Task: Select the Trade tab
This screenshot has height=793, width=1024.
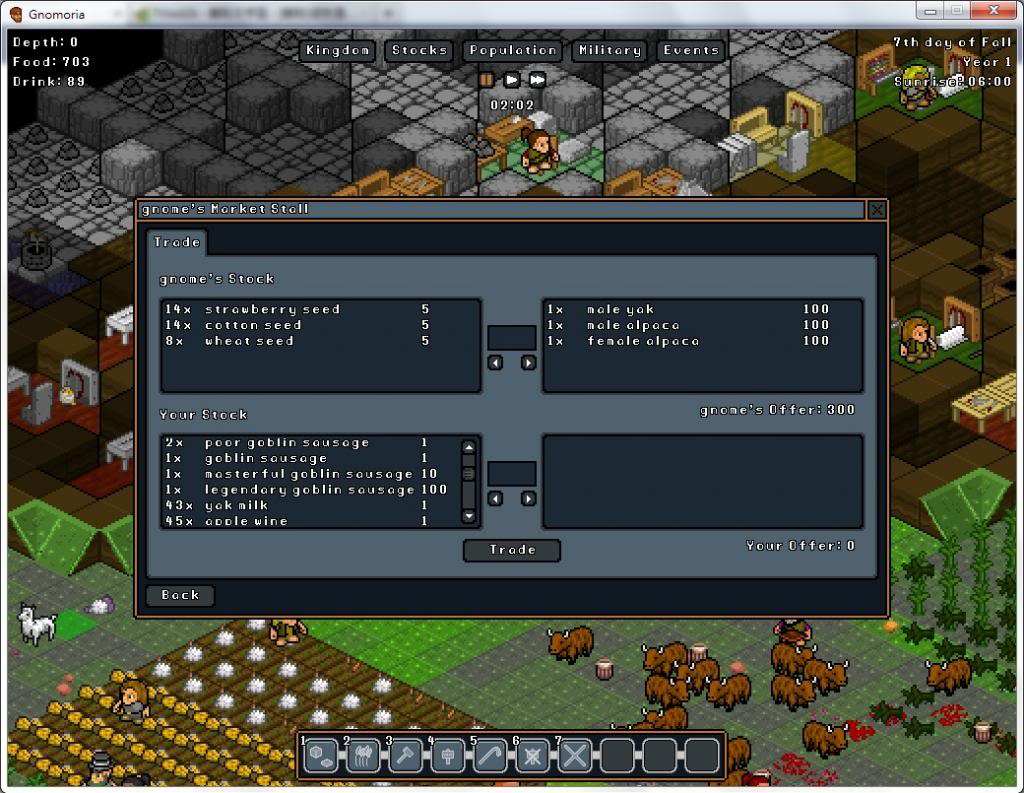Action: point(177,242)
